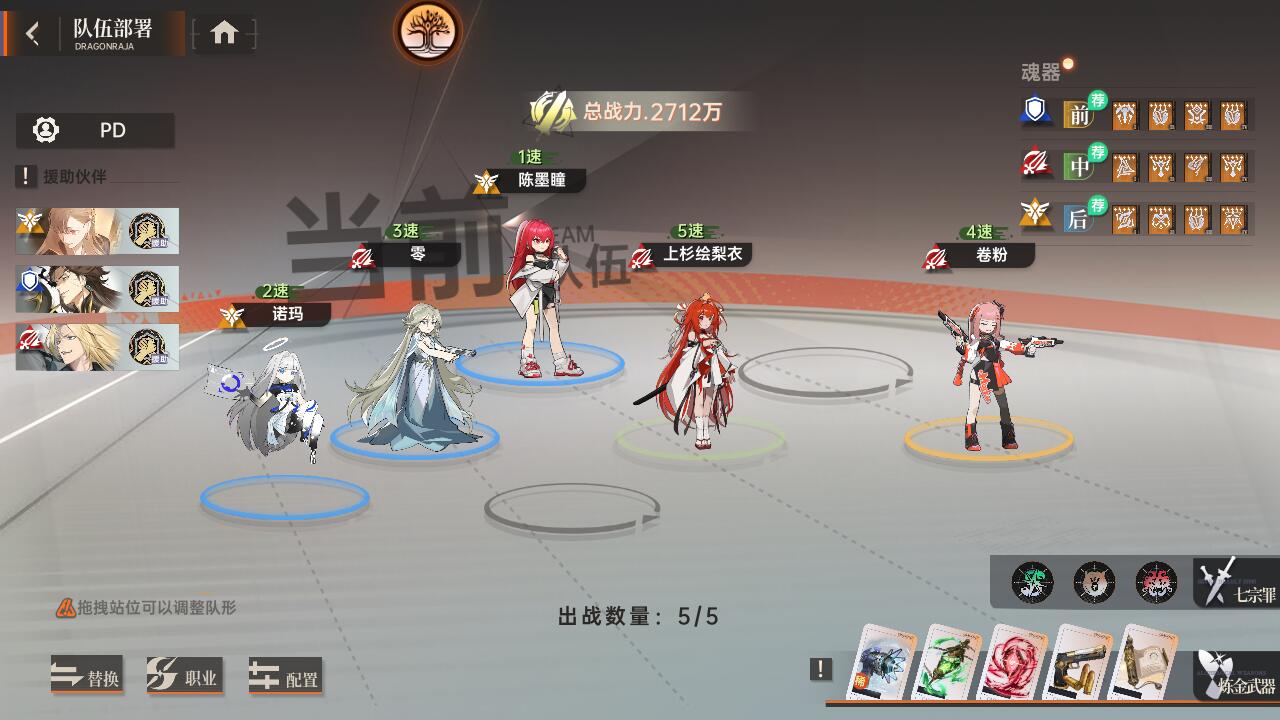This screenshot has width=1280, height=720.
Task: Open the PD team preset selector
Action: click(96, 131)
